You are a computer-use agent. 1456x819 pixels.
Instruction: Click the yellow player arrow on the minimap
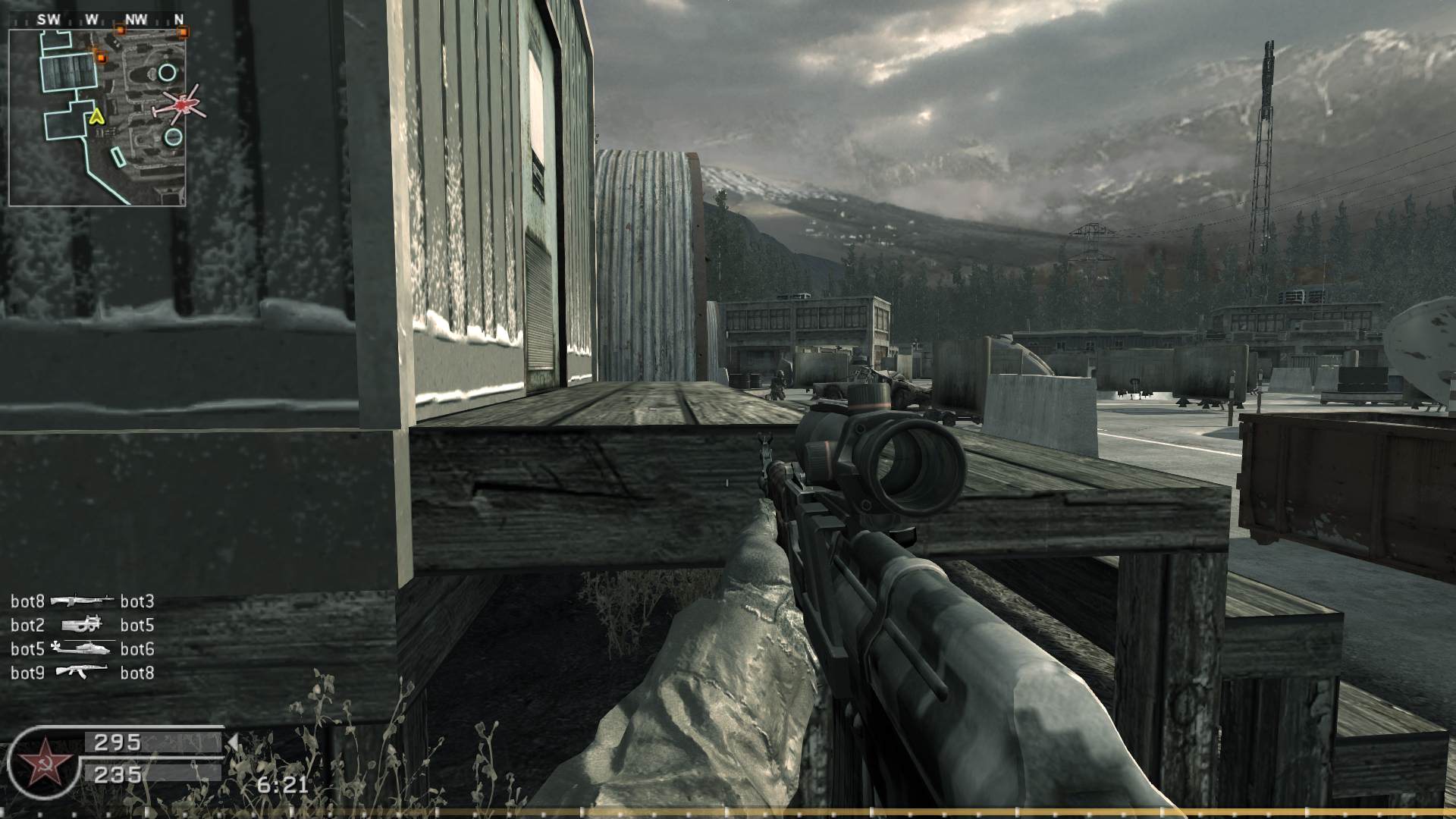pos(96,117)
